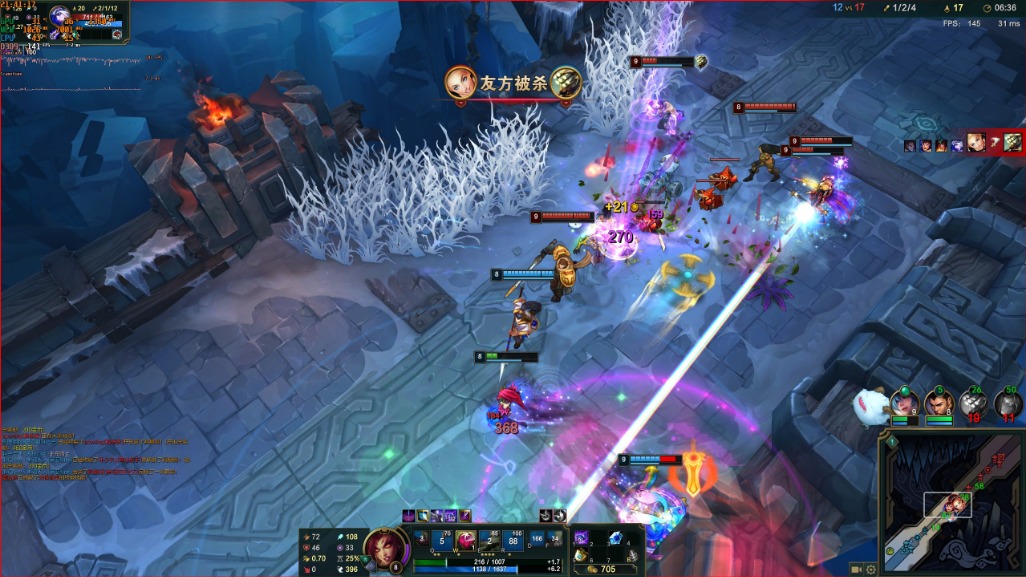Open the shop via the 705 gold button
1026x577 pixels.
click(x=606, y=568)
